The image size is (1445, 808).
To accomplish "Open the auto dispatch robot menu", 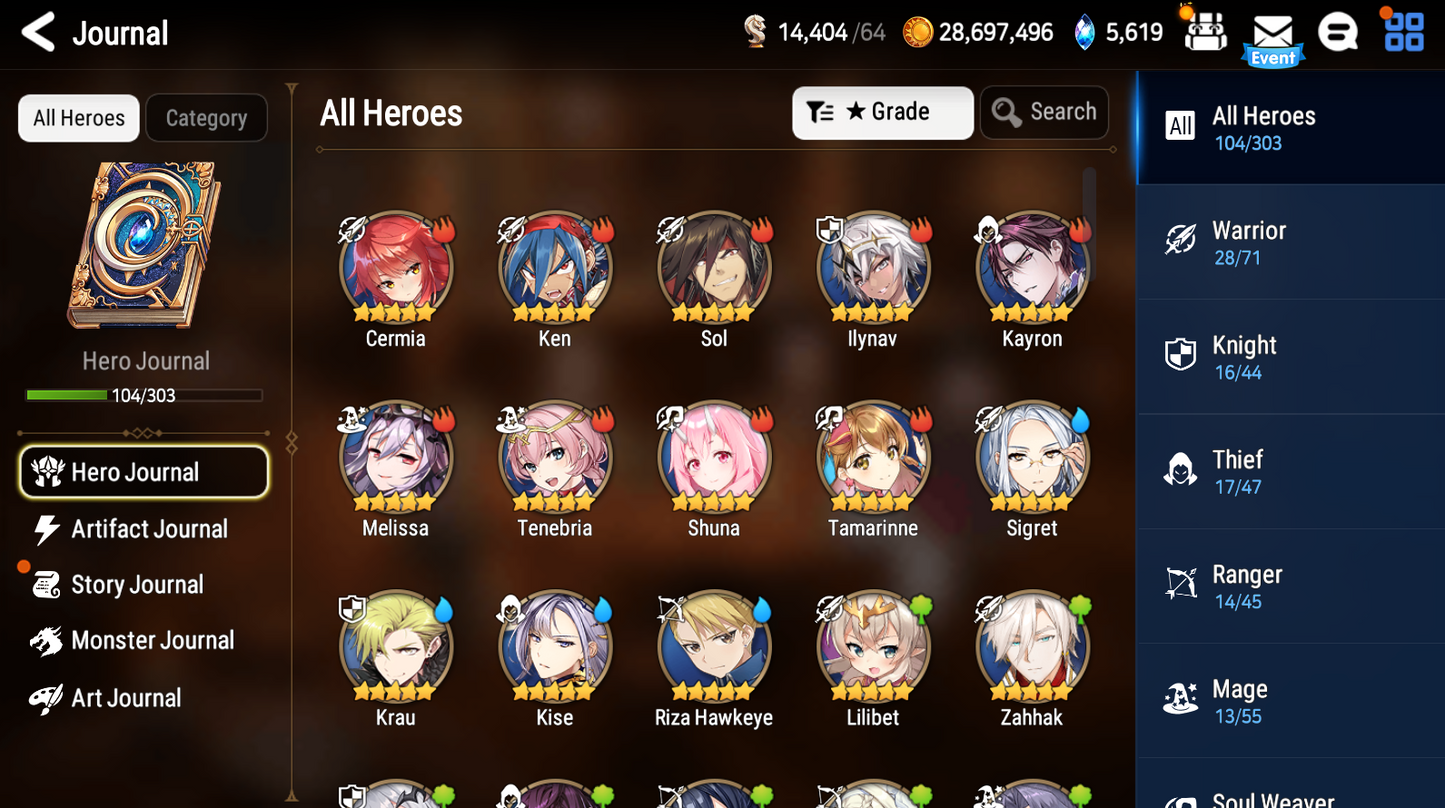I will pyautogui.click(x=1205, y=30).
